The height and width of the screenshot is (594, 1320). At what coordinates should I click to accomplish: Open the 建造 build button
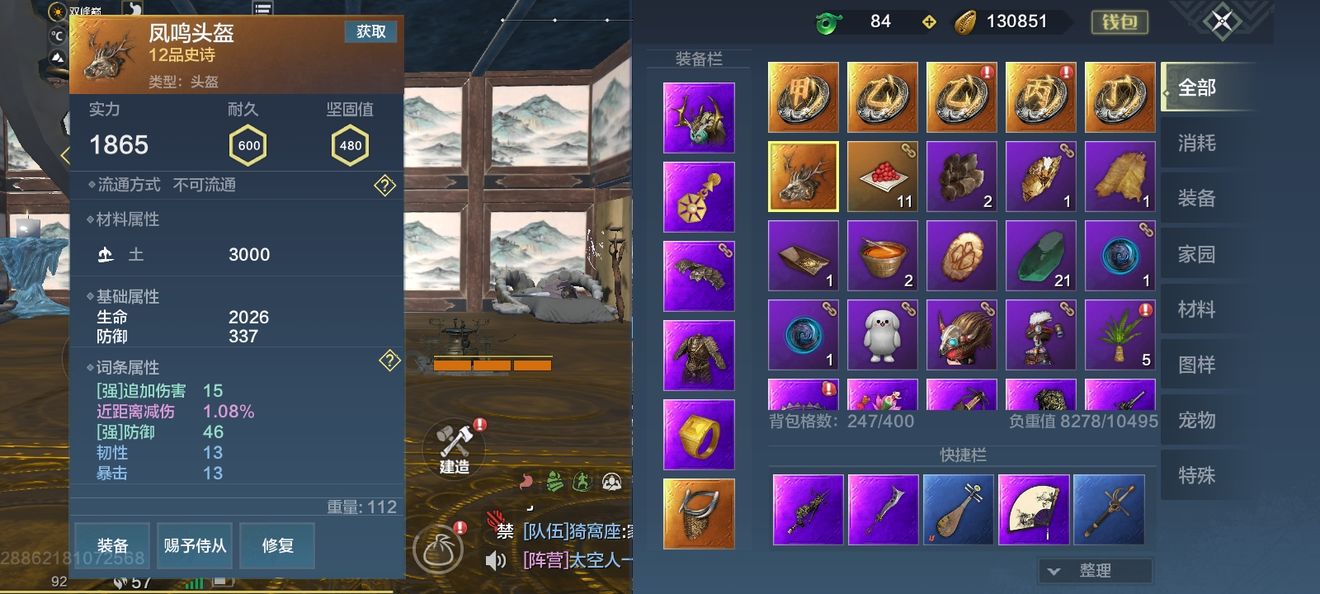pyautogui.click(x=456, y=448)
